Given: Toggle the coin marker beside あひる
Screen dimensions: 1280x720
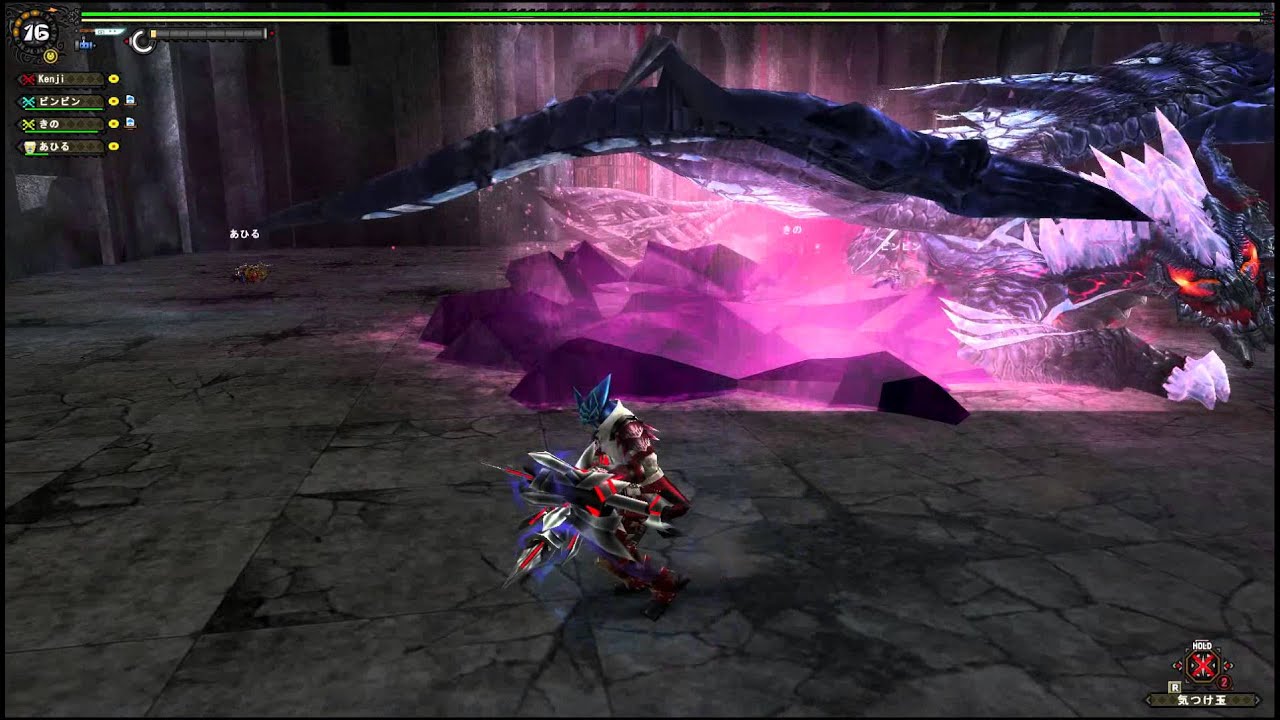Looking at the screenshot, I should 114,146.
